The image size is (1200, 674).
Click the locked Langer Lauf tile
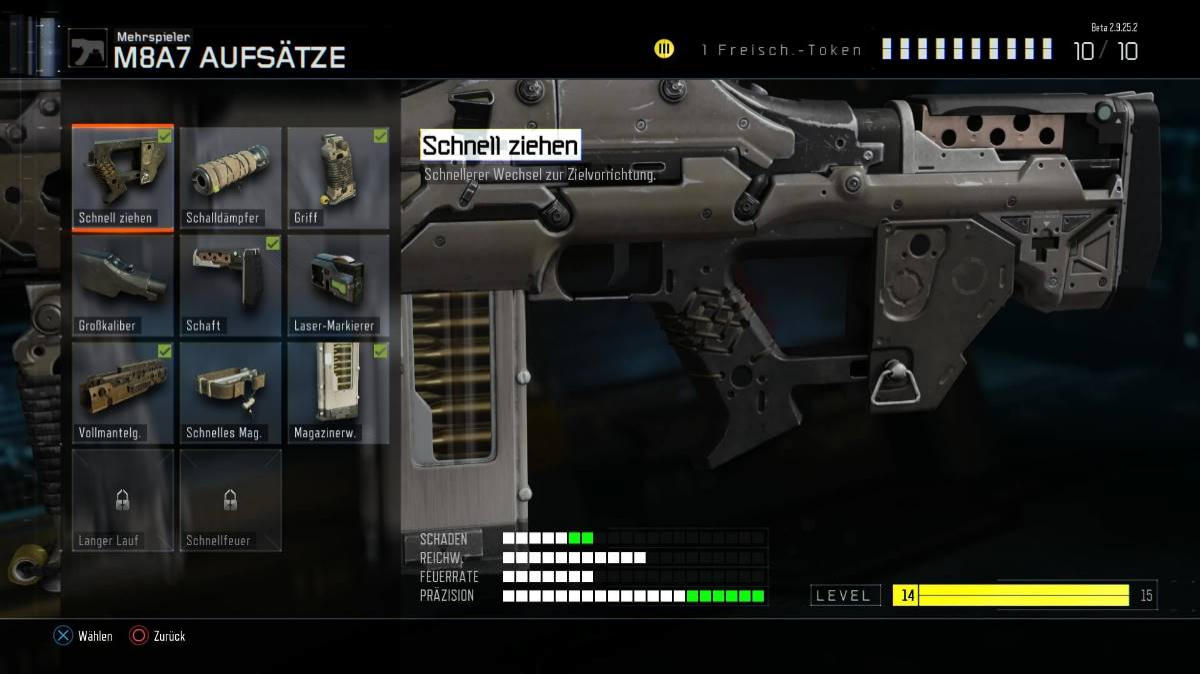123,500
